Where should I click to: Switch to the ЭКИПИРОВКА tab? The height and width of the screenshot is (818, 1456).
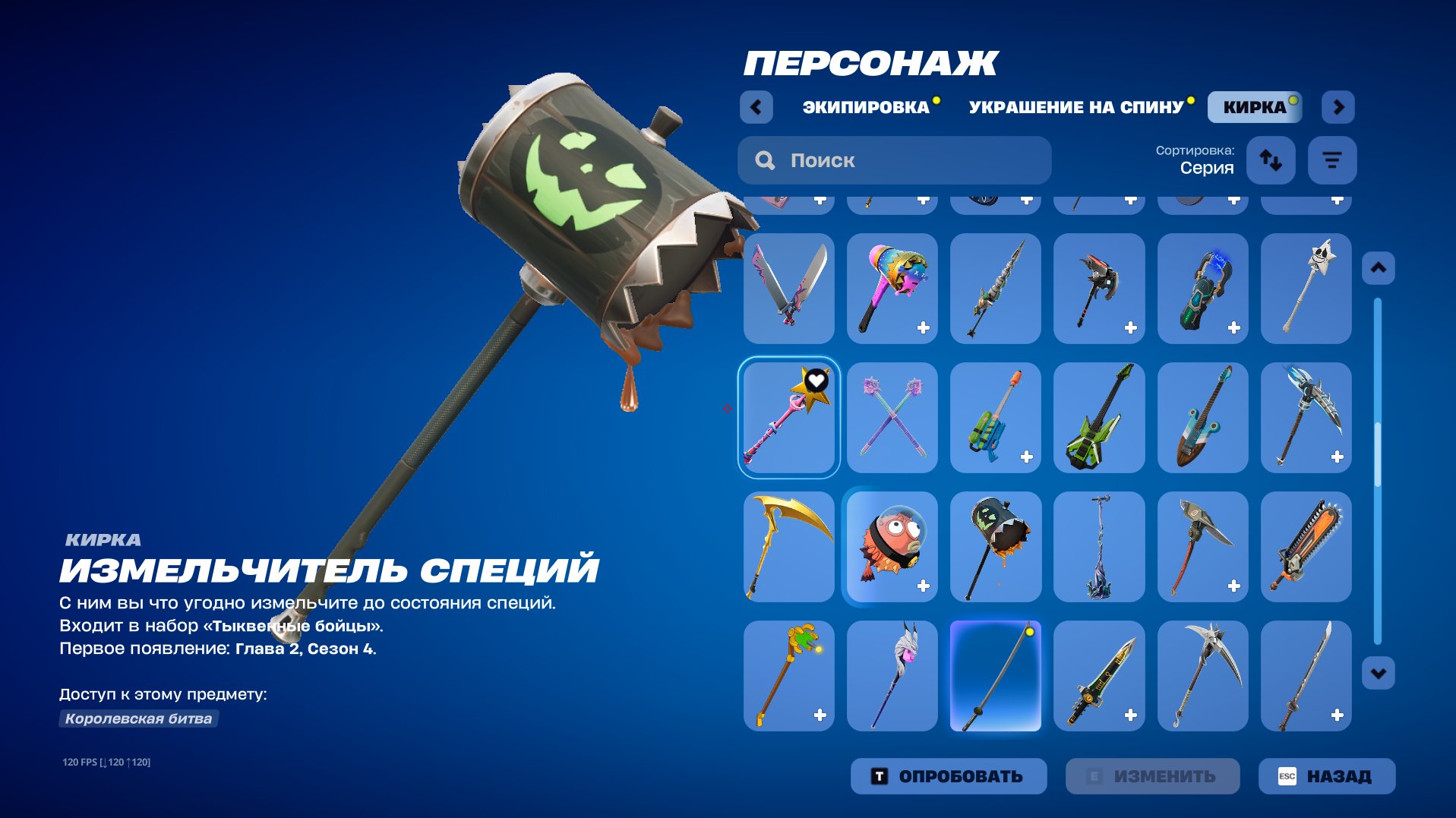pos(866,107)
